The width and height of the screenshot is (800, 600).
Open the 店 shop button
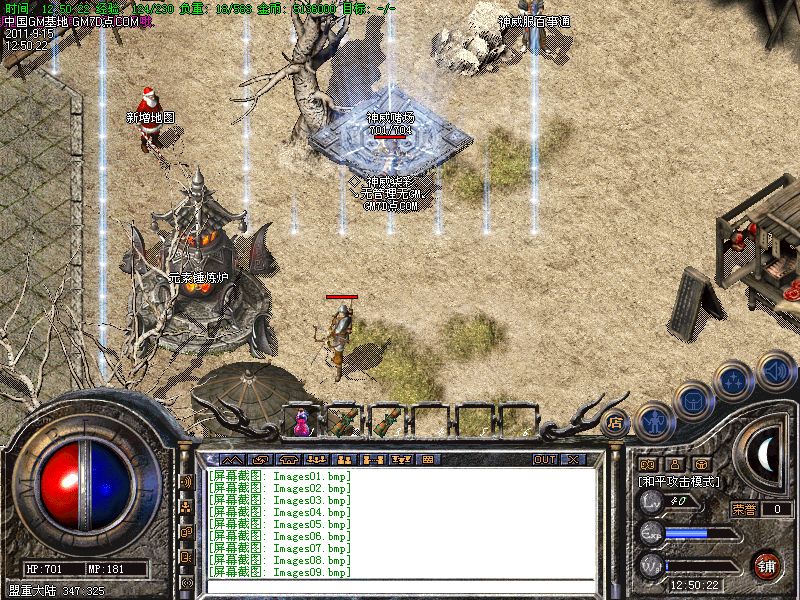(615, 421)
